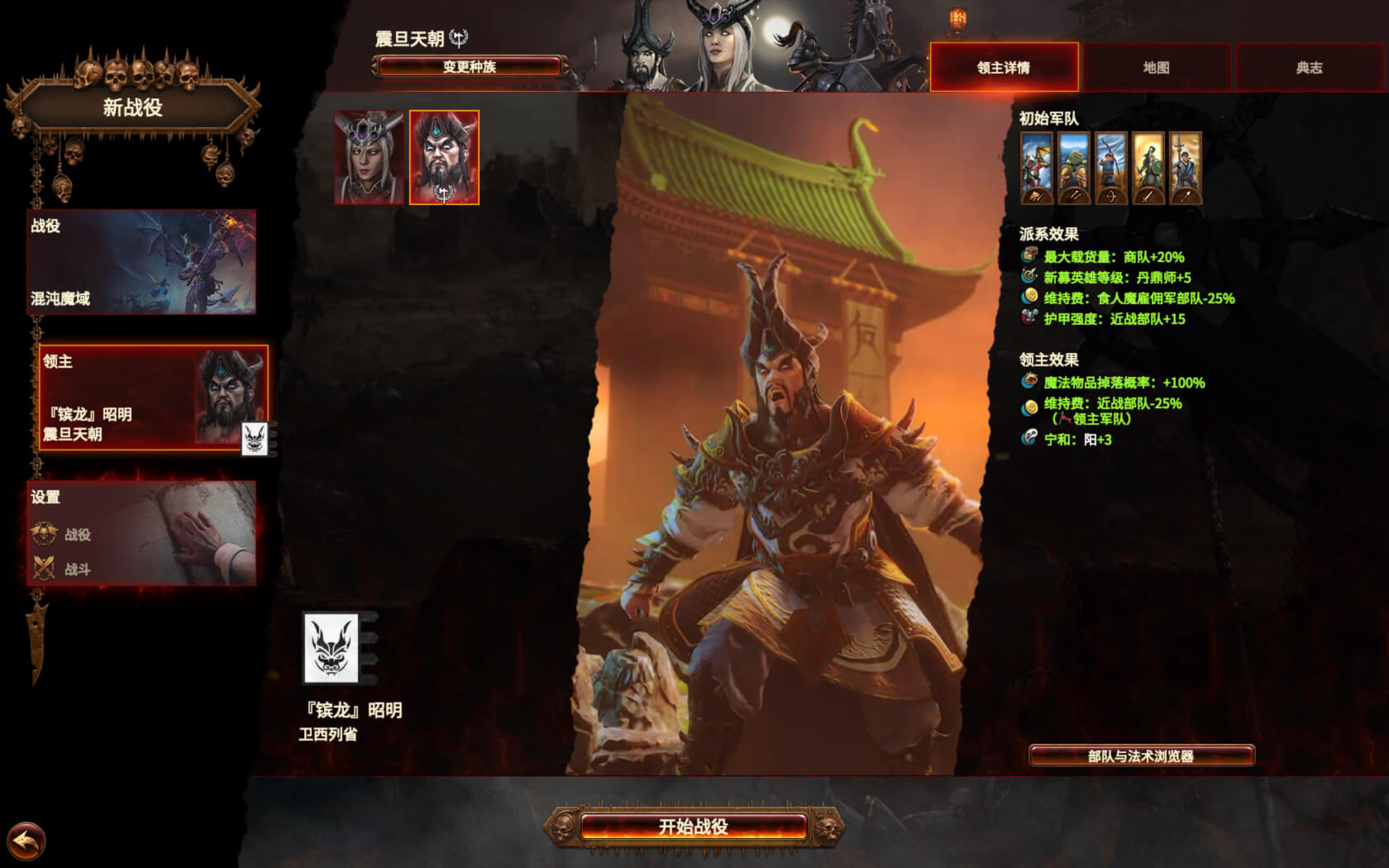
Task: Click the faction mask emblem above 卫西列省
Action: [x=332, y=648]
